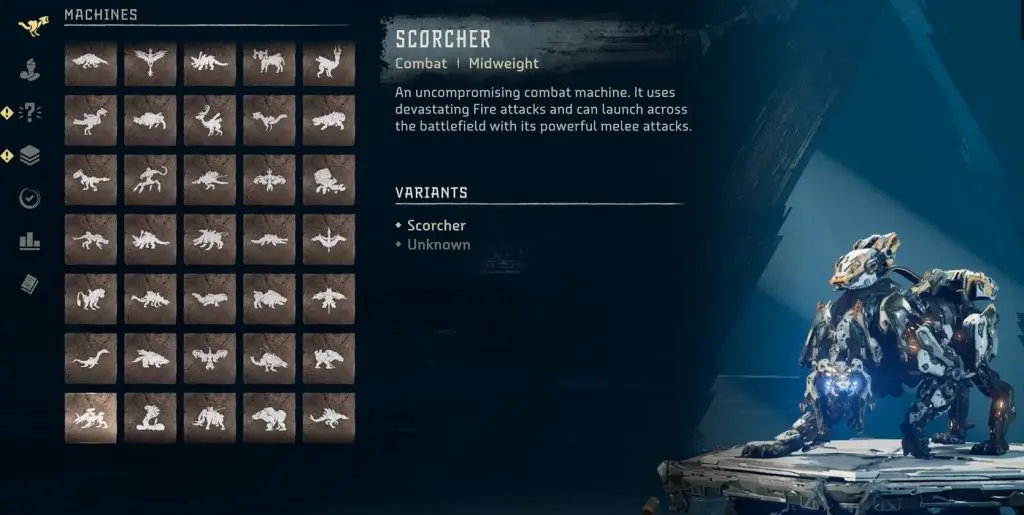Show the circled checkmark tab
This screenshot has width=1024, height=515.
pos(30,198)
